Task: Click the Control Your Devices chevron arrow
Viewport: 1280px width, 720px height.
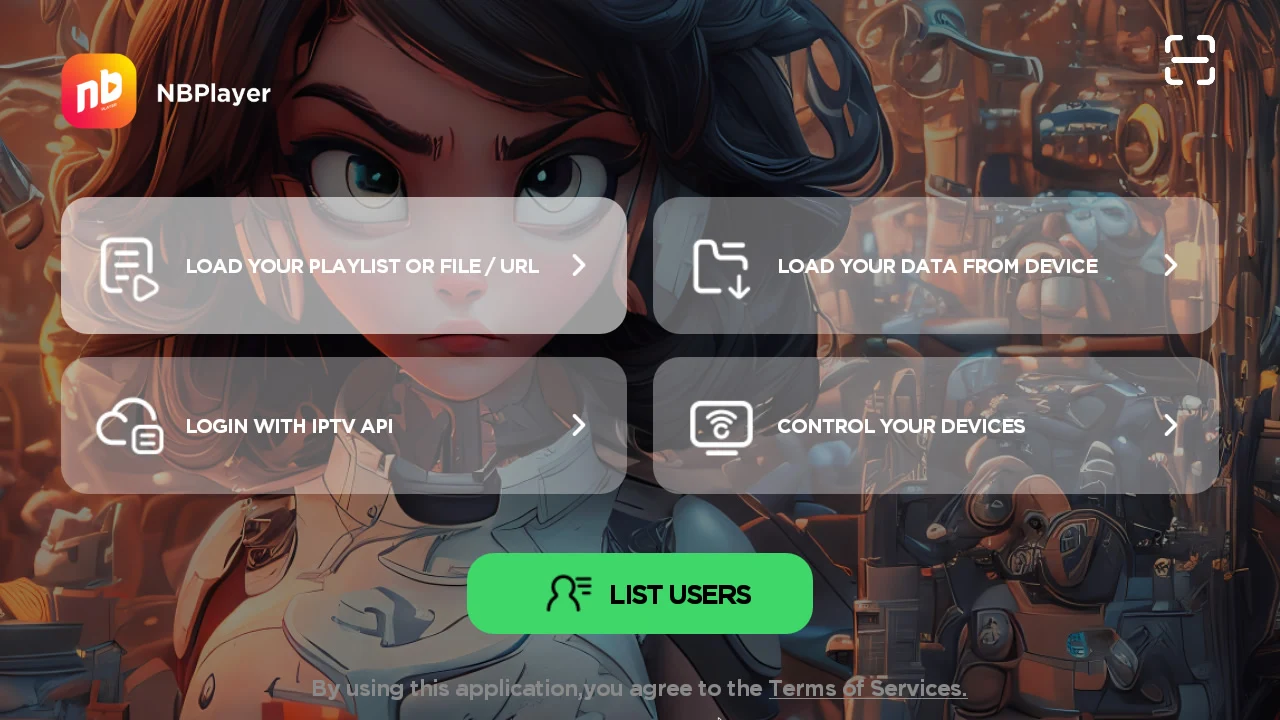Action: (1170, 425)
